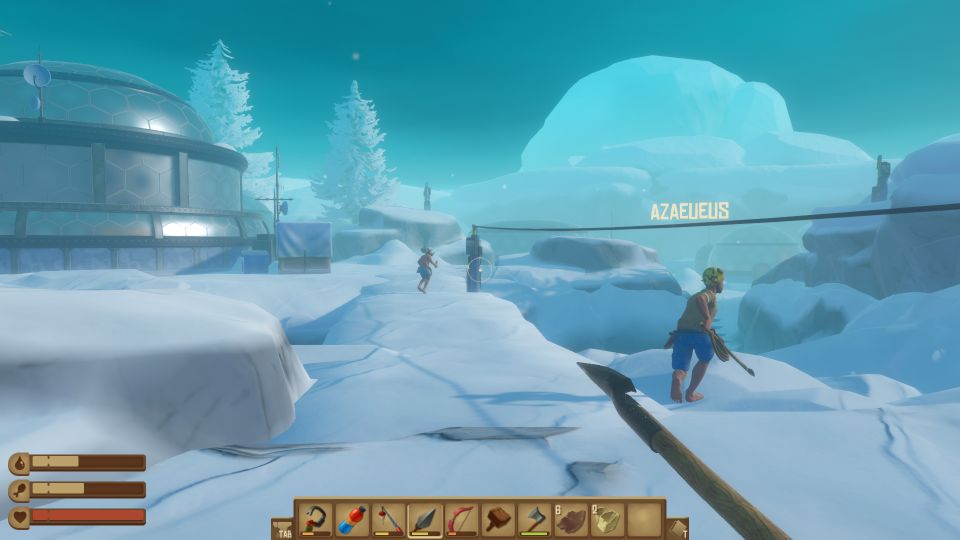Select the wooden hammer slot
This screenshot has height=540, width=960.
pyautogui.click(x=497, y=518)
